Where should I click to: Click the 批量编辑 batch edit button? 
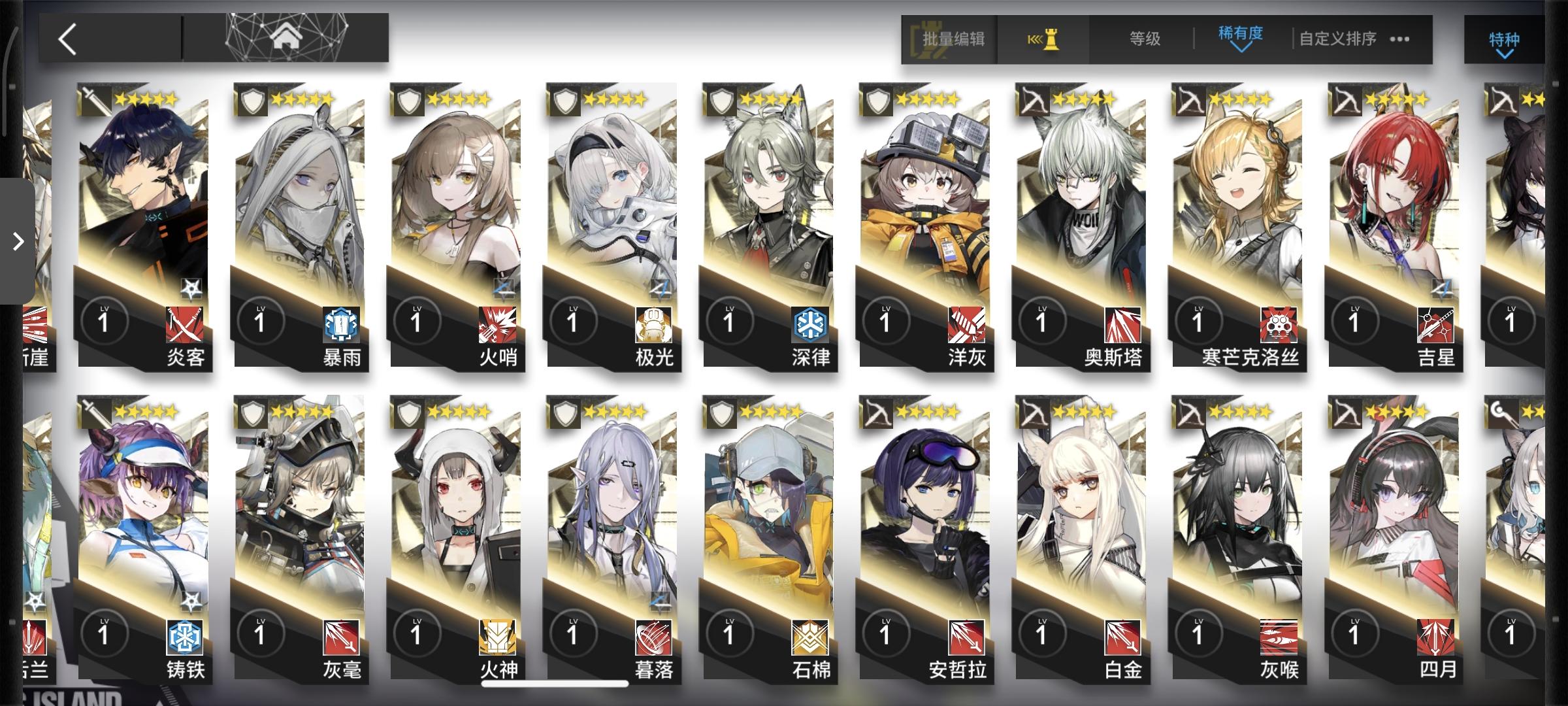[x=952, y=37]
